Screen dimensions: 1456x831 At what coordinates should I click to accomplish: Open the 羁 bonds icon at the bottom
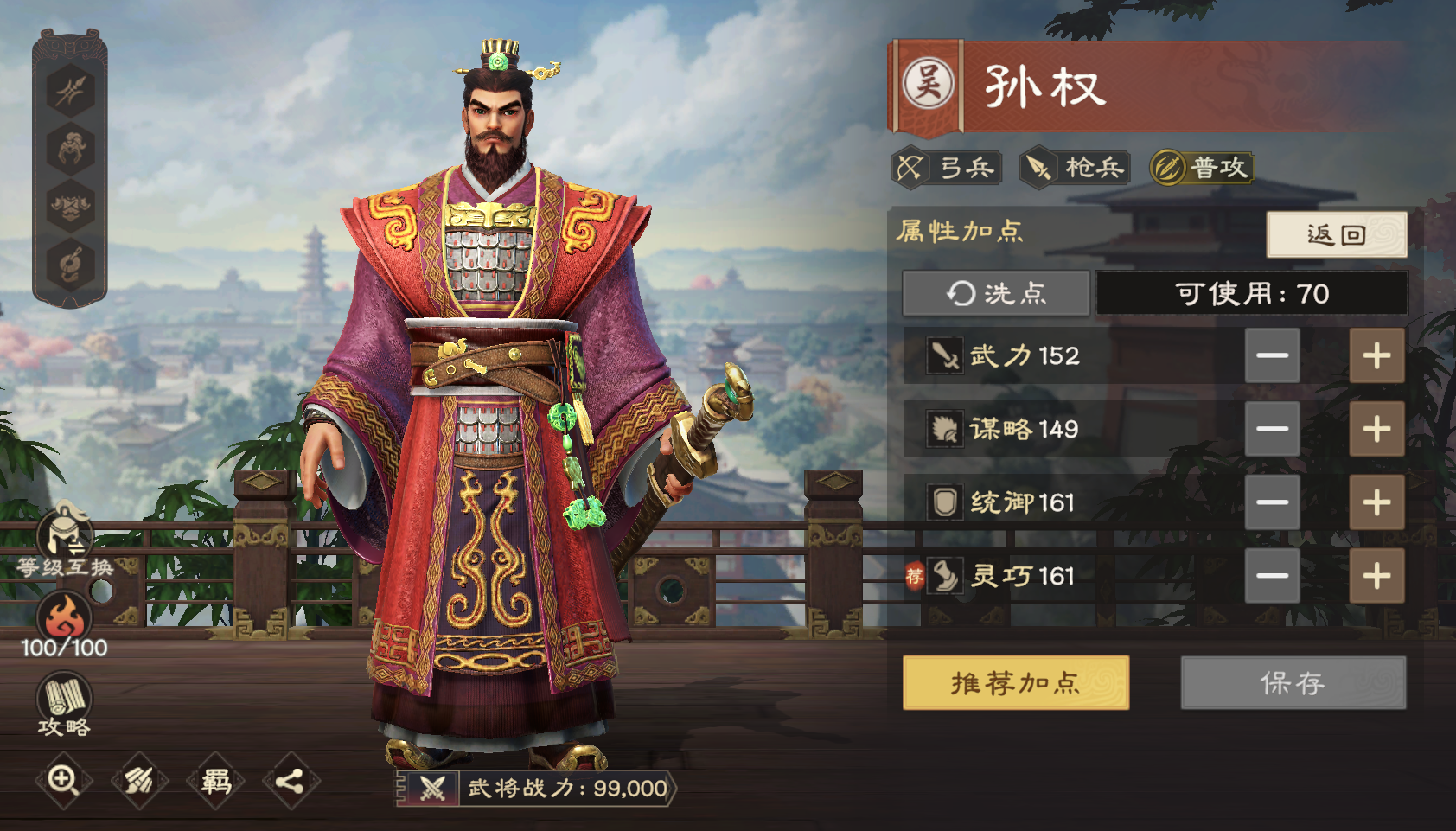tap(216, 780)
